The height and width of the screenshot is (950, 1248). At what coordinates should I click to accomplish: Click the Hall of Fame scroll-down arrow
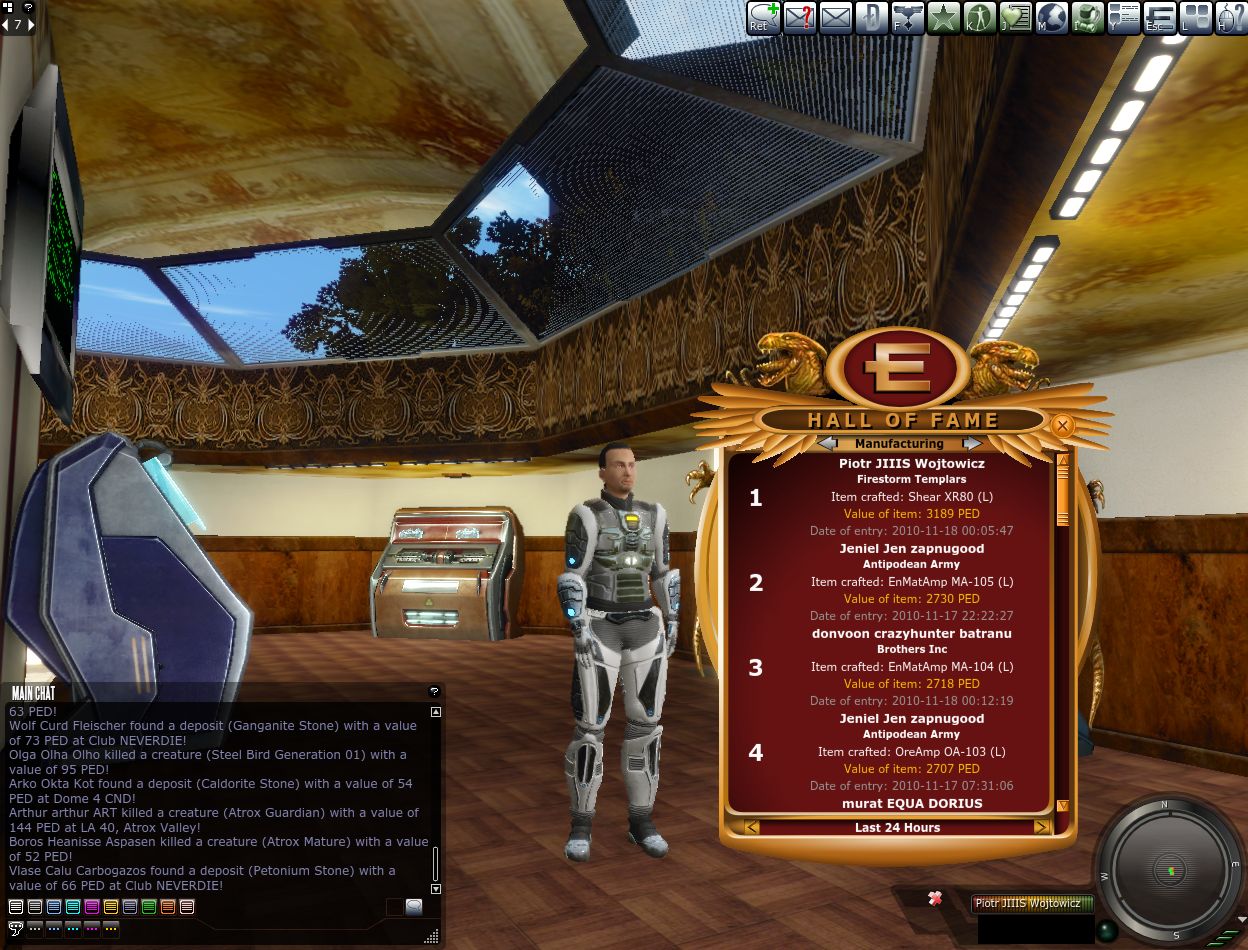1062,805
